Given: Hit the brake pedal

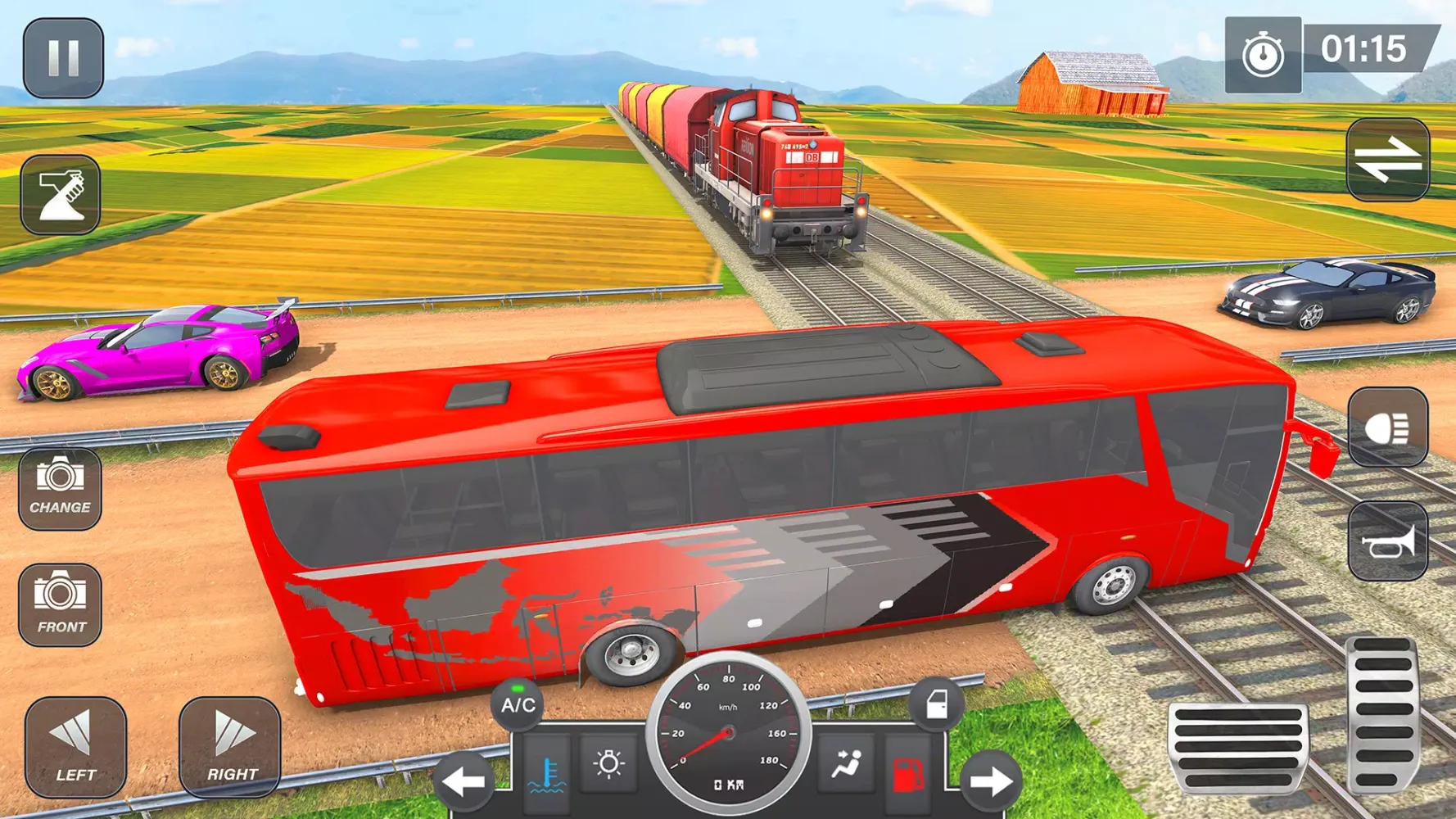Looking at the screenshot, I should pos(1237,745).
